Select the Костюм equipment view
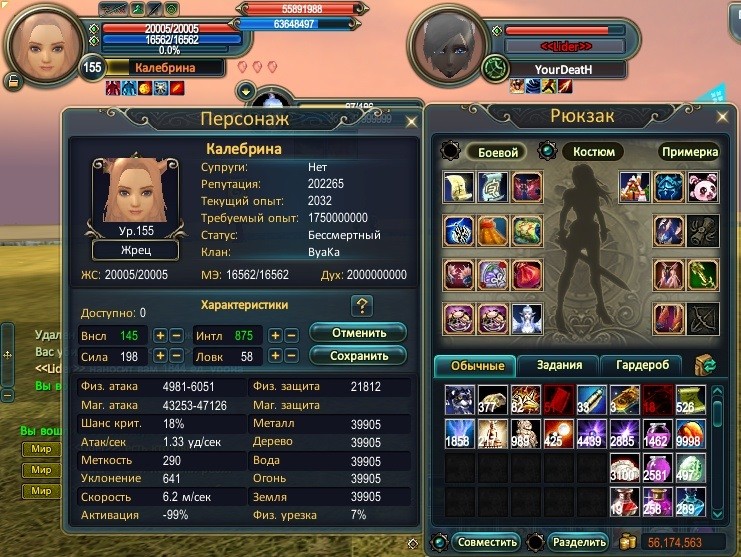 click(593, 152)
